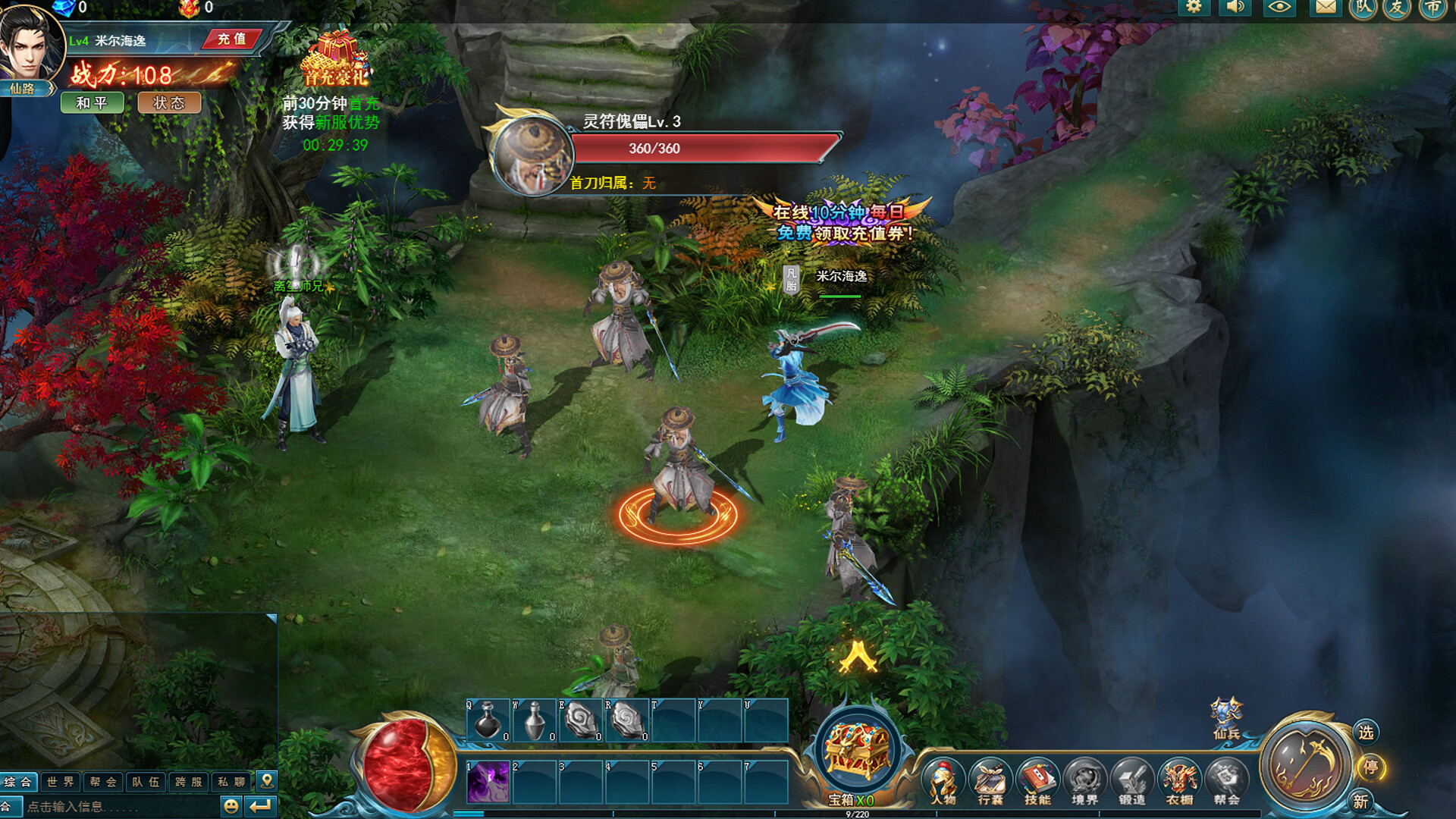
Task: Switch to the 私聊 chat tab
Action: (x=231, y=782)
